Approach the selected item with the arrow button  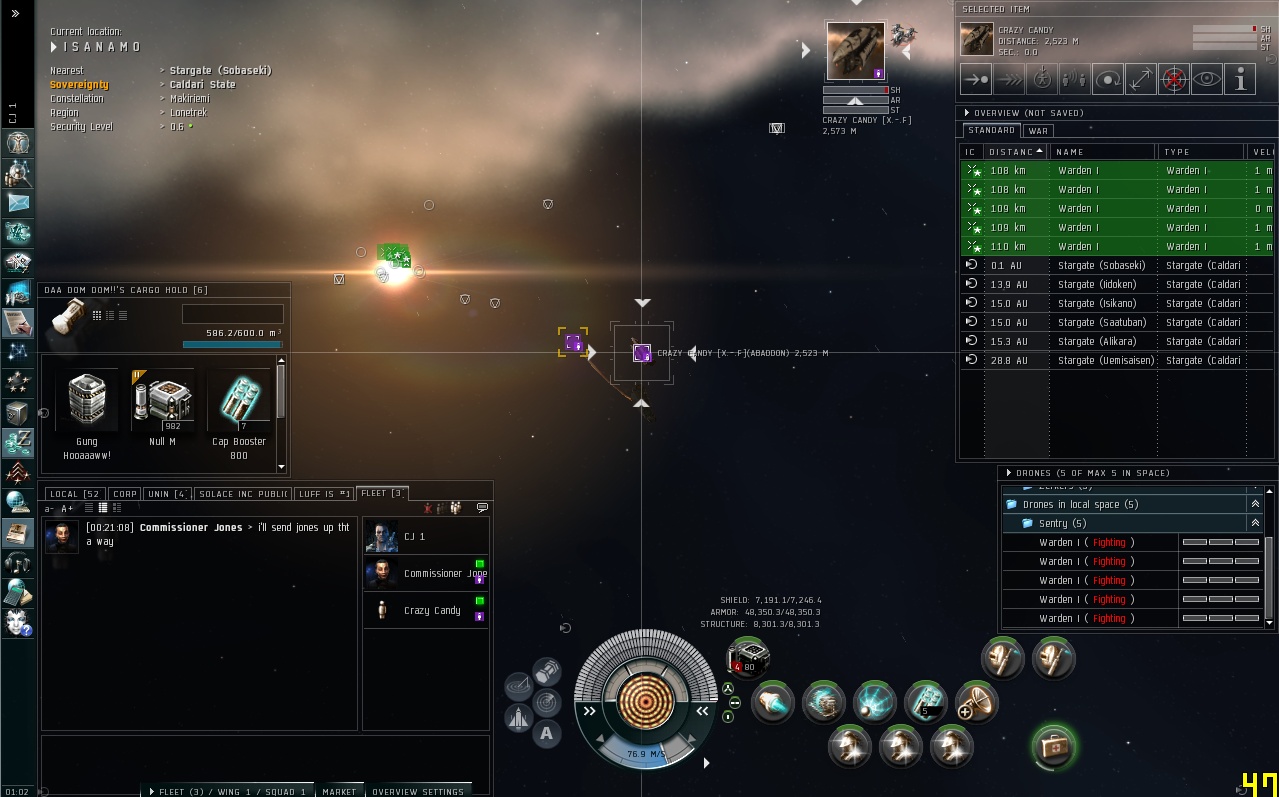[x=976, y=79]
